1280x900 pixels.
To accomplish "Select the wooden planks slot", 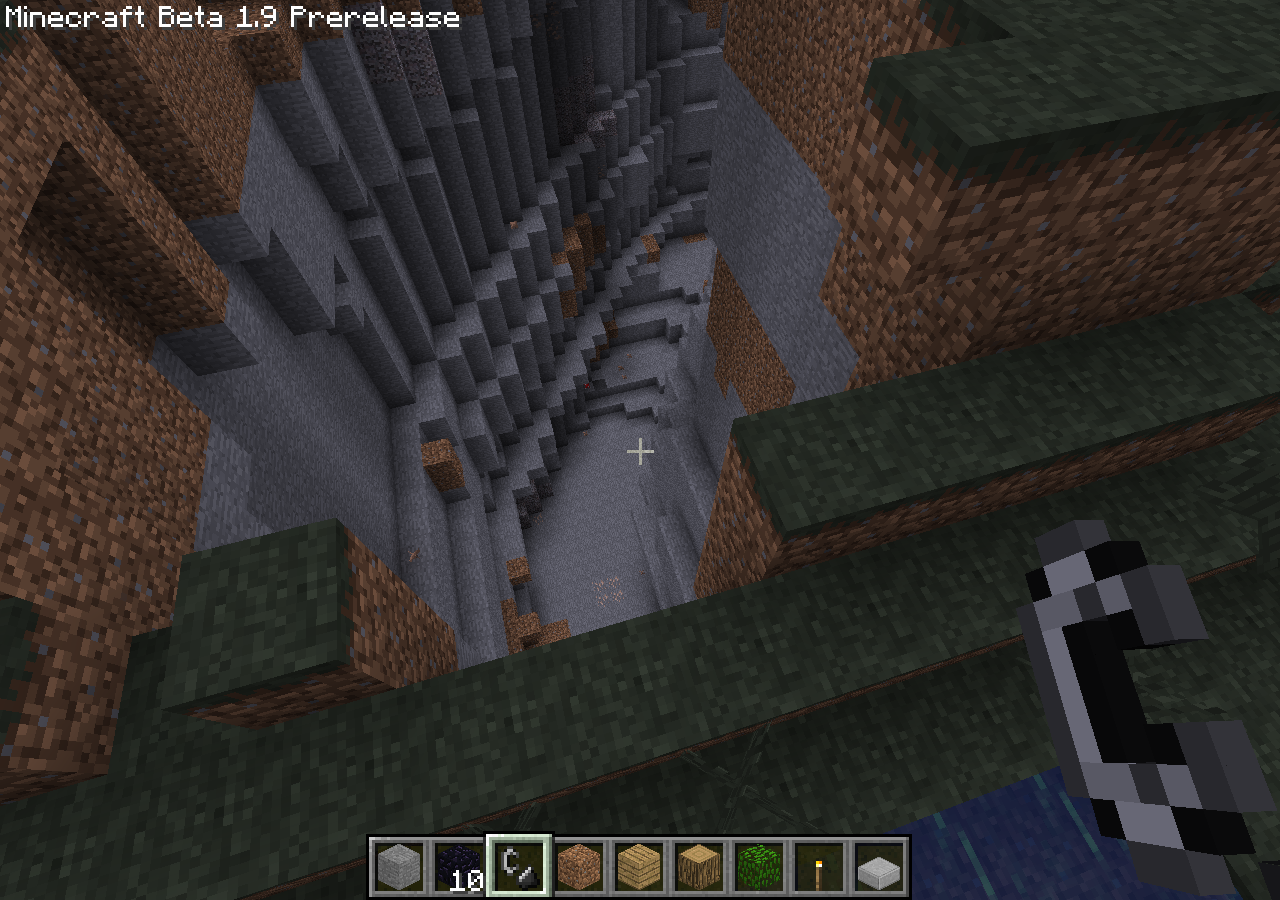I will point(639,866).
